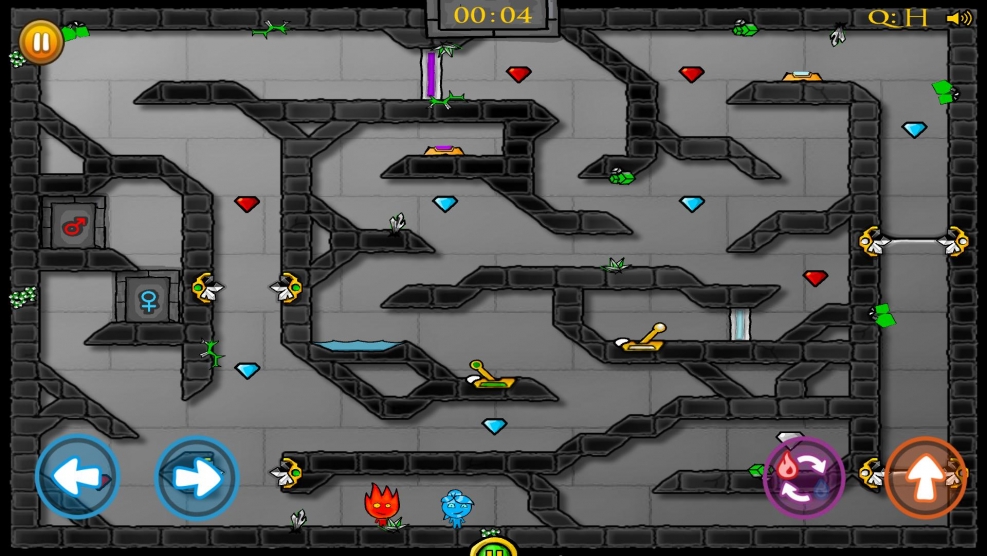Toggle sound with the yellow speaker icon
987x556 pixels.
pyautogui.click(x=959, y=18)
